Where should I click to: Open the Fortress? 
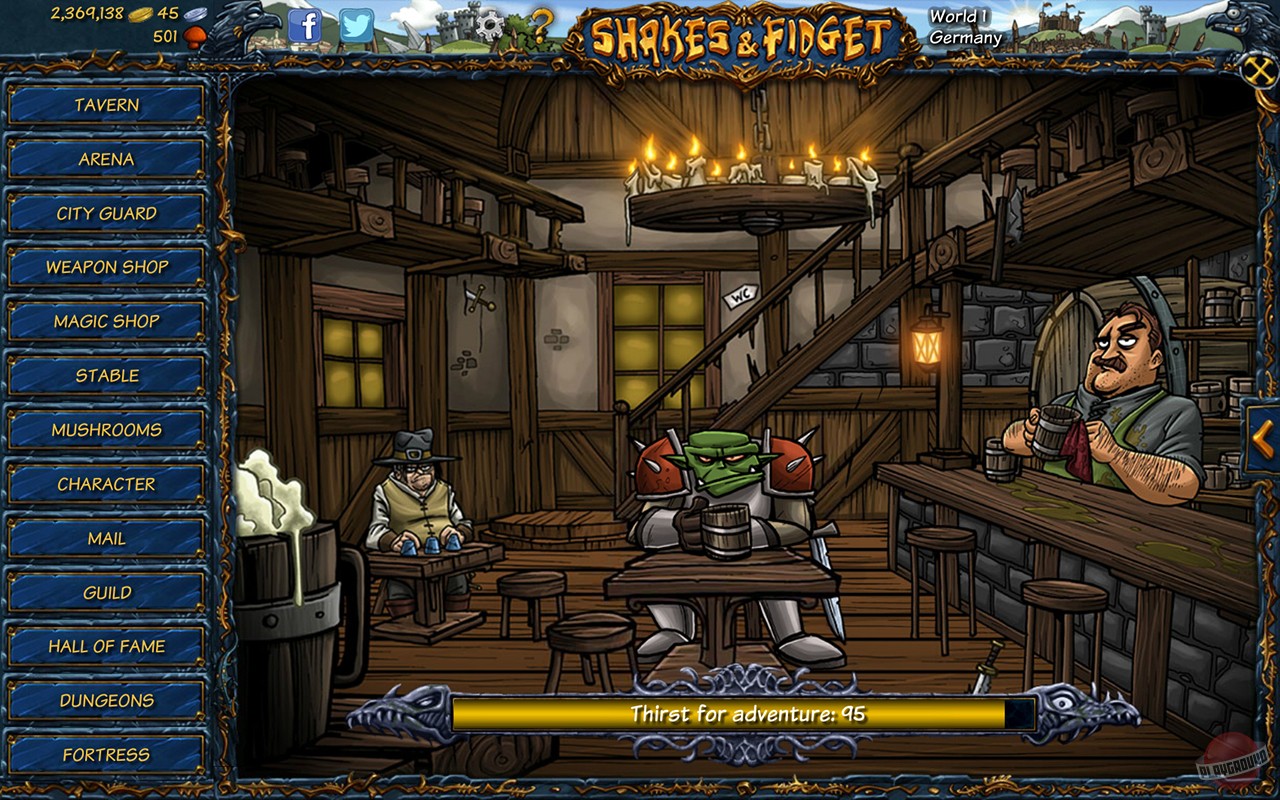tap(105, 754)
